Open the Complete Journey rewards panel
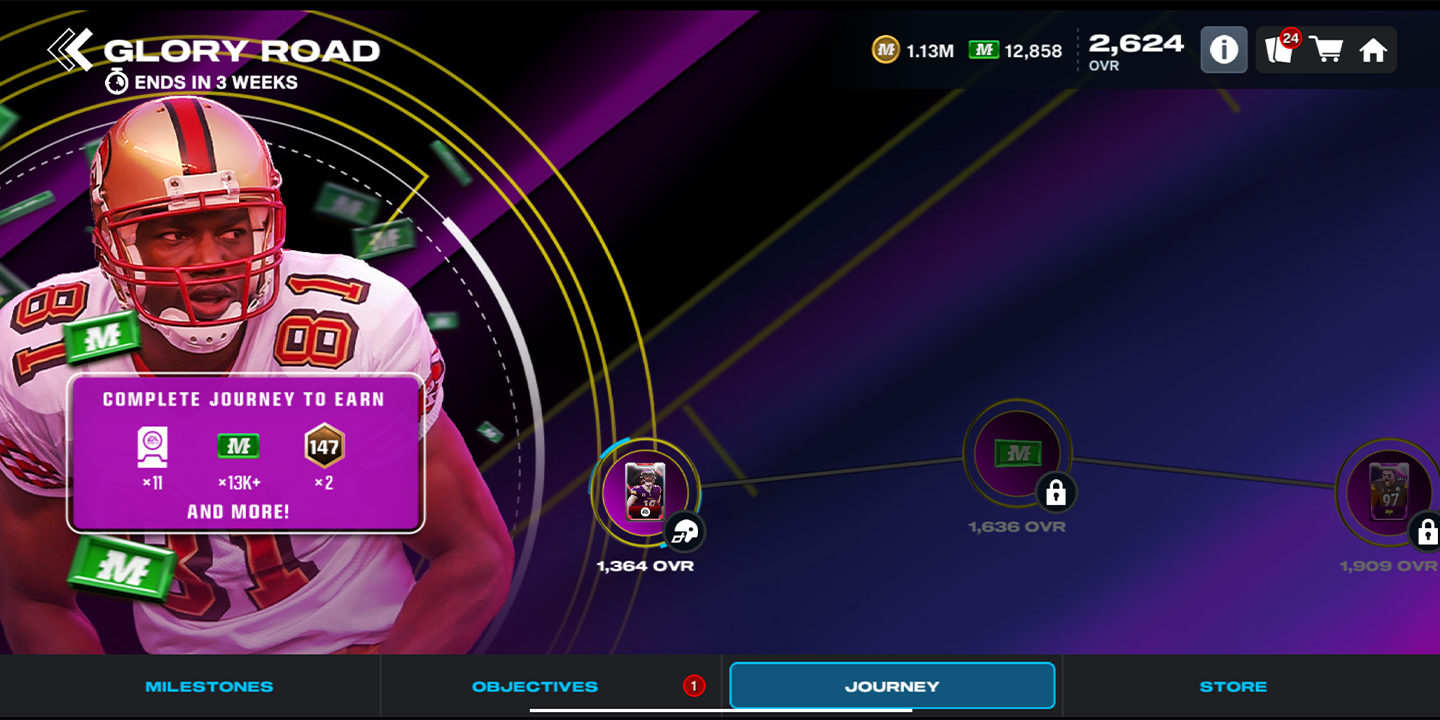 [246, 453]
